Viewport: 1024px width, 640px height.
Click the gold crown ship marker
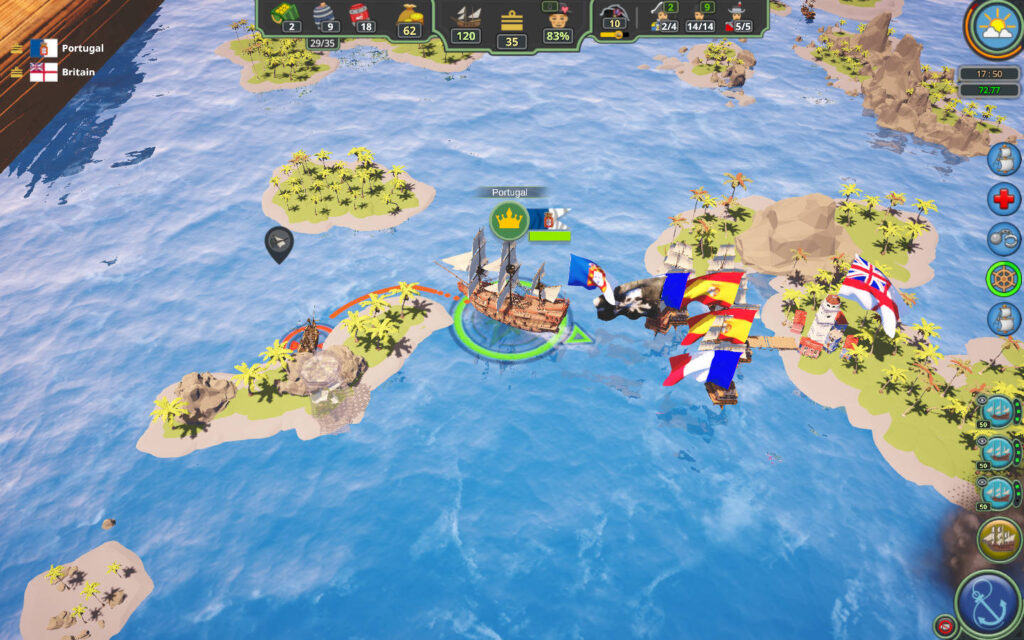[509, 220]
